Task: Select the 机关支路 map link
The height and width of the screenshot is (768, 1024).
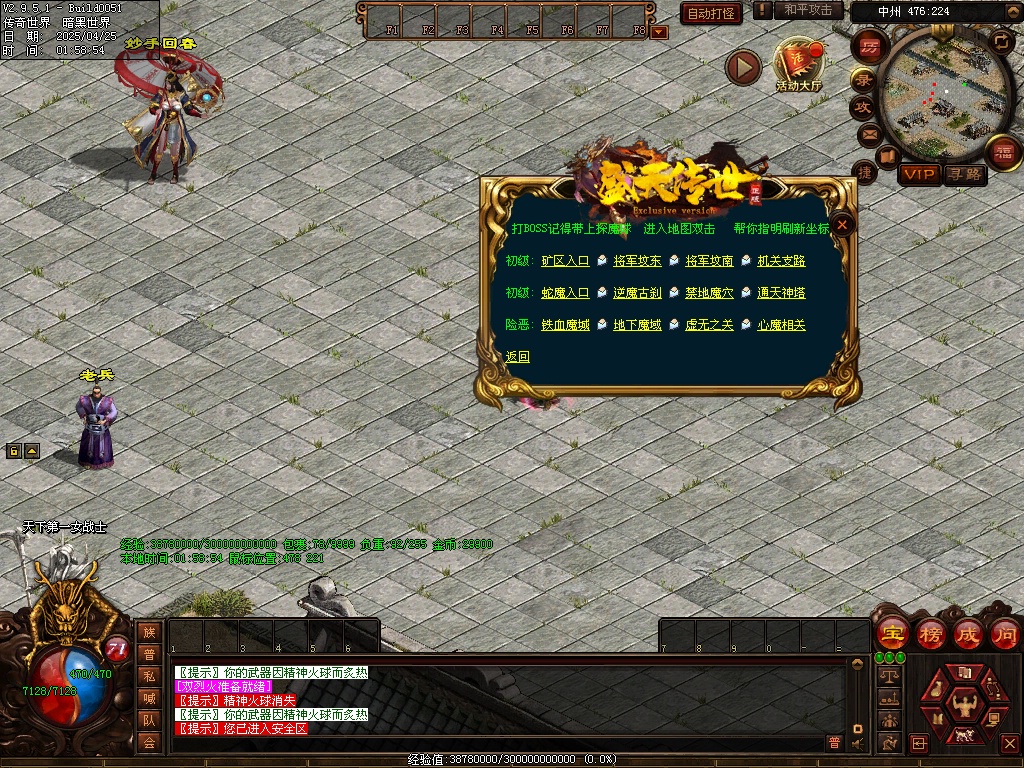Action: pyautogui.click(x=781, y=261)
